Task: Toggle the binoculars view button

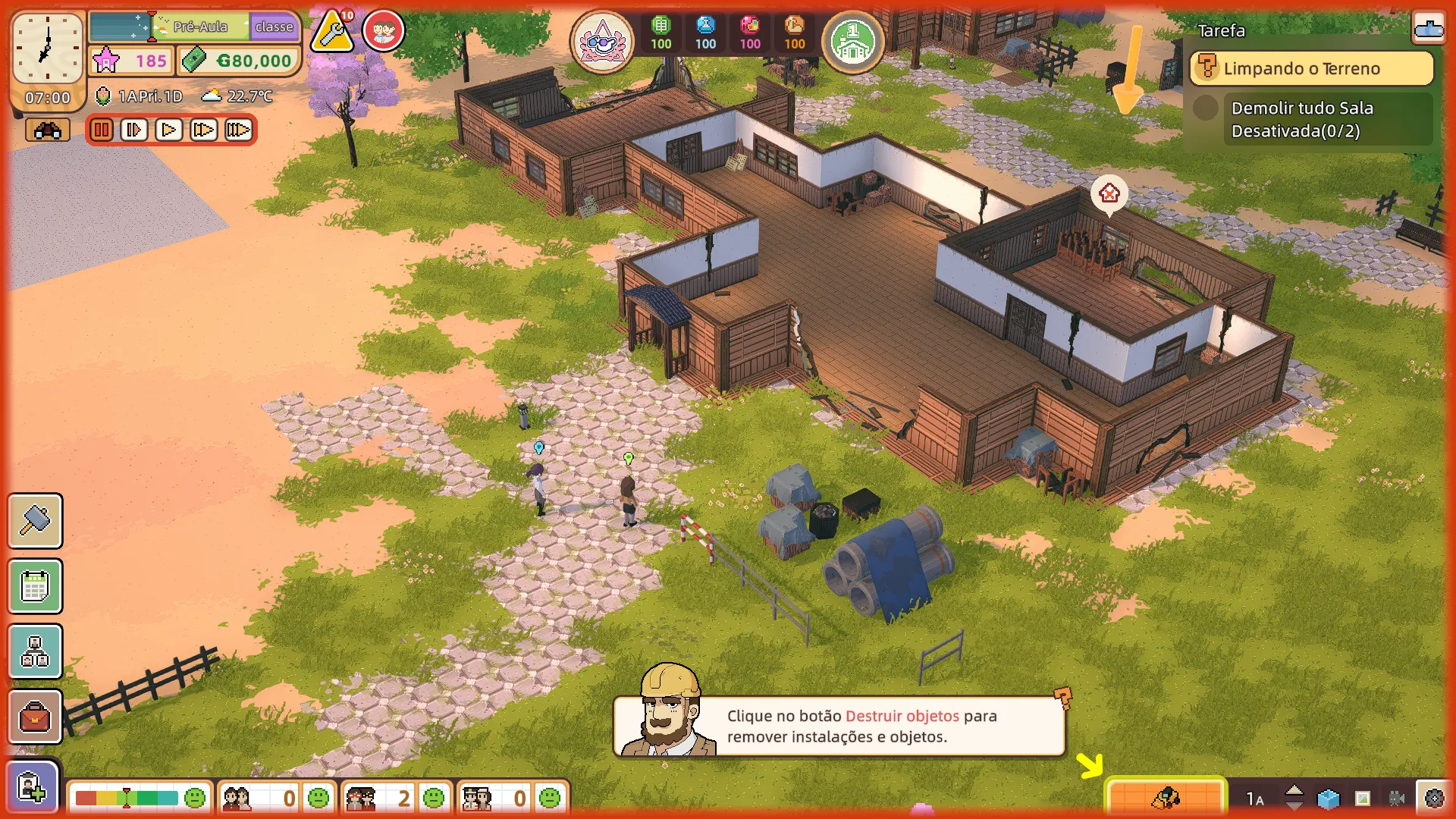Action: click(47, 130)
